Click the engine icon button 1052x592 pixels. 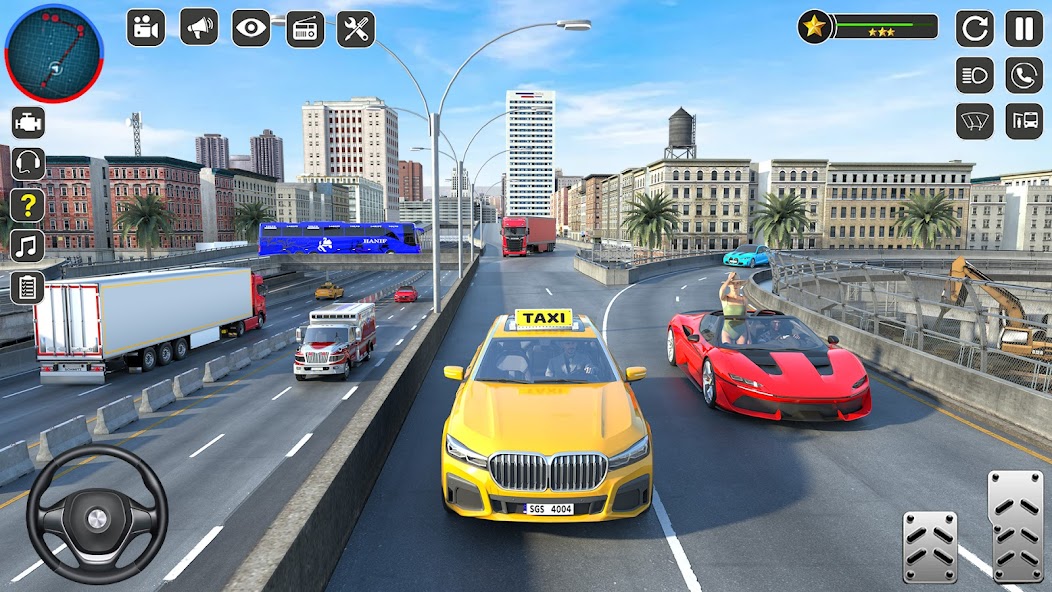(28, 122)
